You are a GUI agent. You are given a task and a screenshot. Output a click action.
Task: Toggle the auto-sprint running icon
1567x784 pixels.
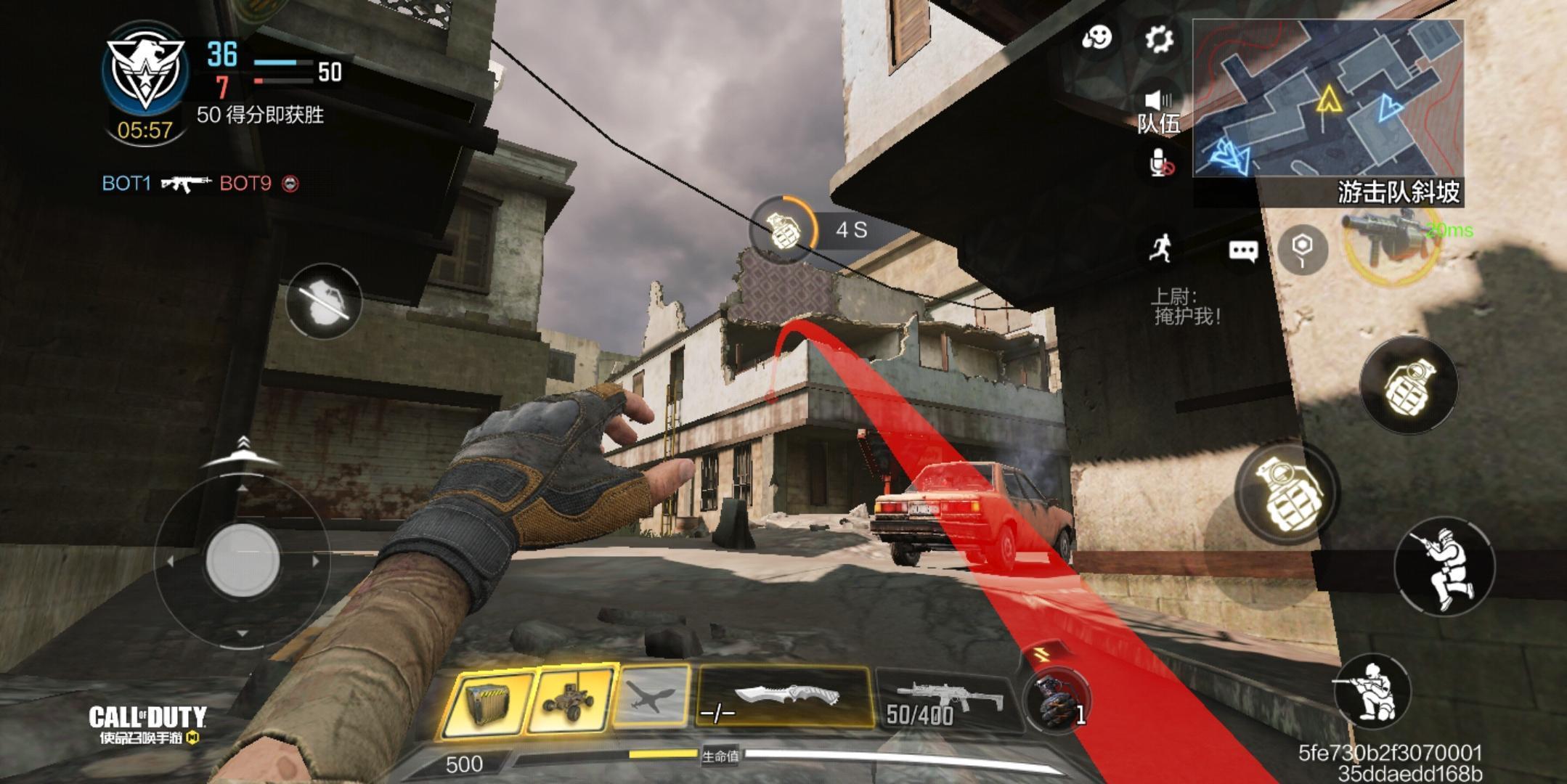coord(1161,248)
